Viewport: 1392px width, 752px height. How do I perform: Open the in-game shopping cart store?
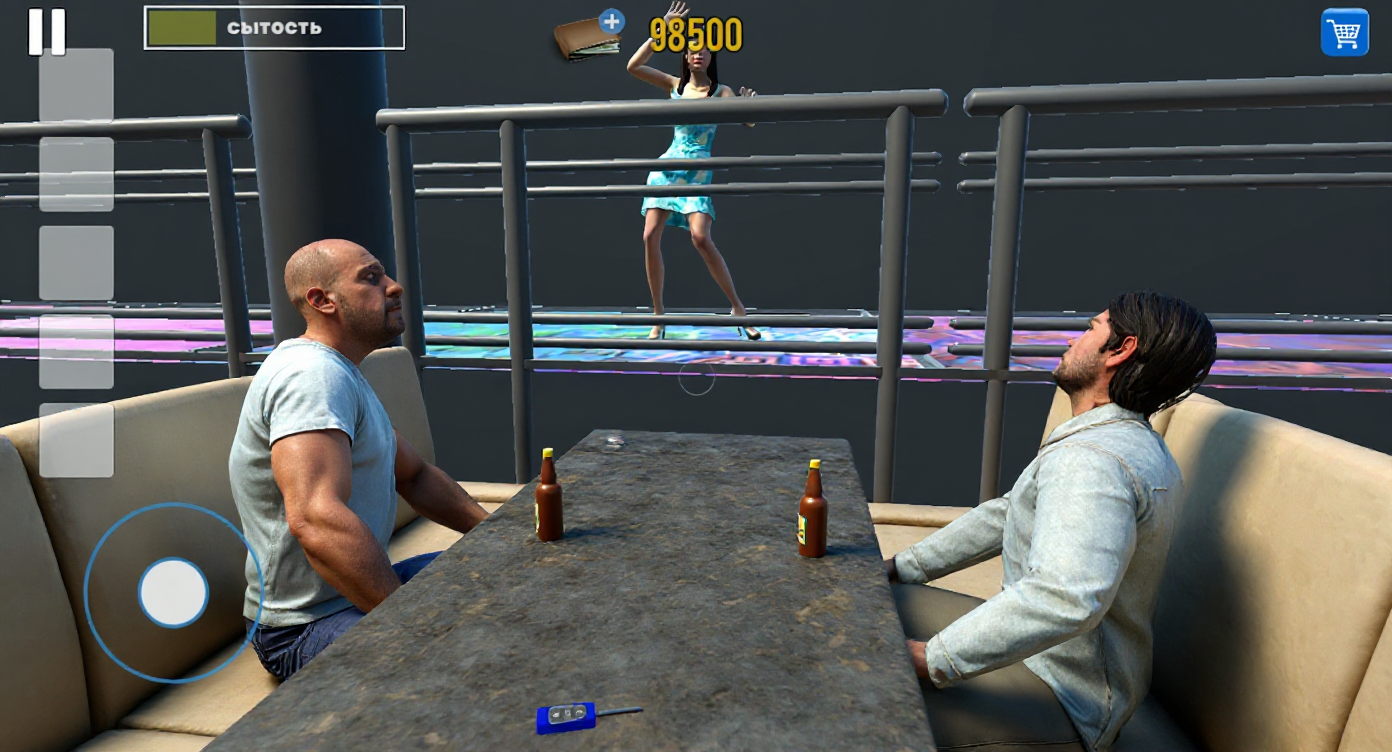pos(1345,33)
